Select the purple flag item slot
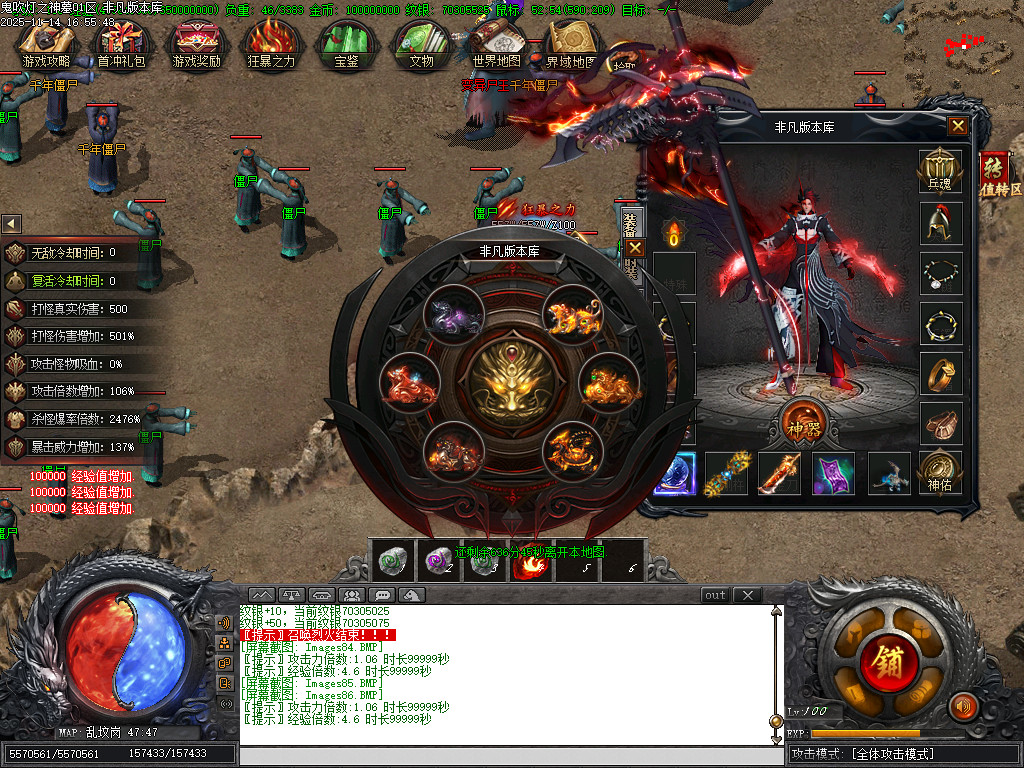The width and height of the screenshot is (1024, 768). (x=832, y=473)
